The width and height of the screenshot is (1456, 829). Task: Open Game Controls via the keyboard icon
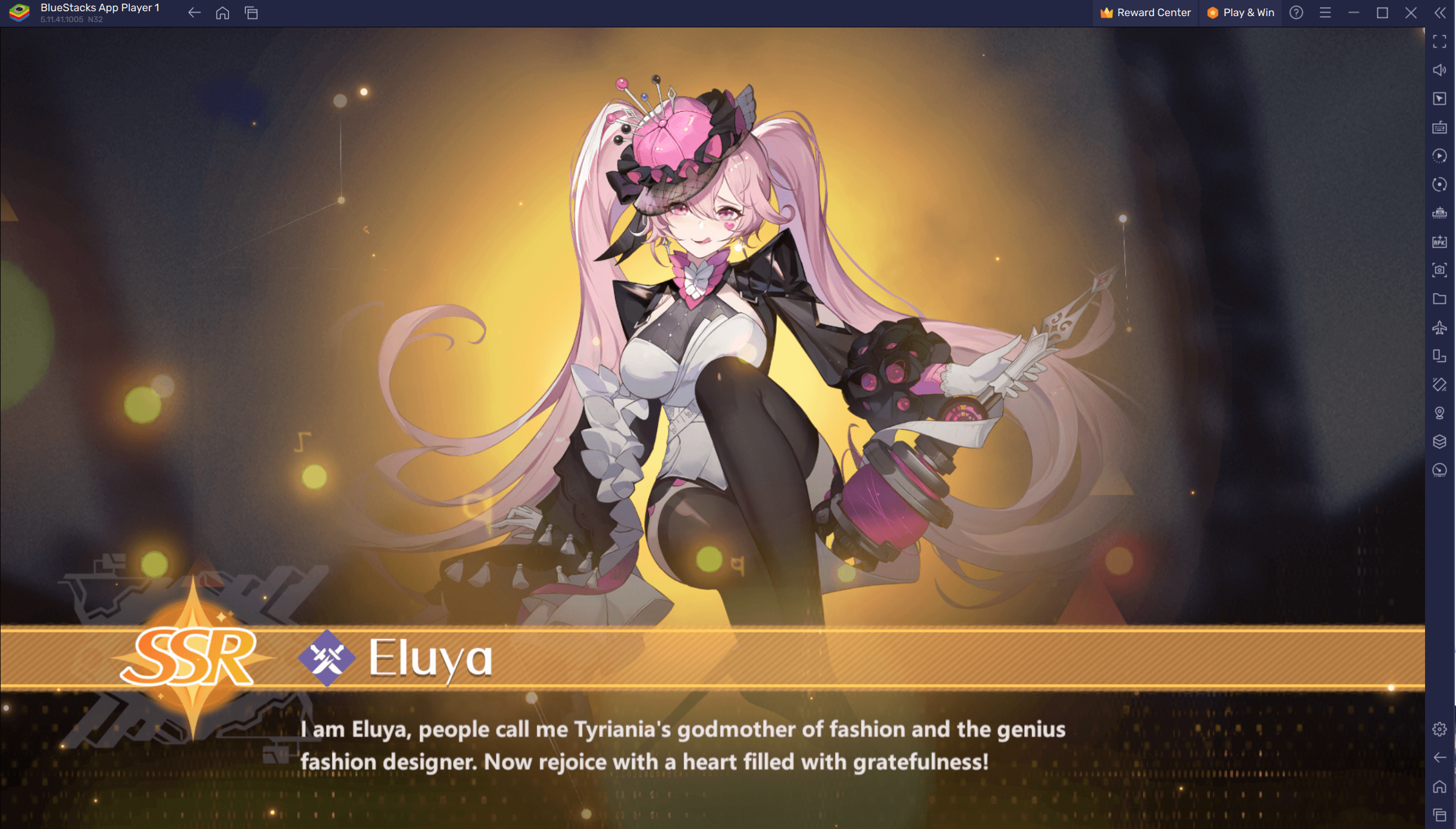[x=1441, y=127]
